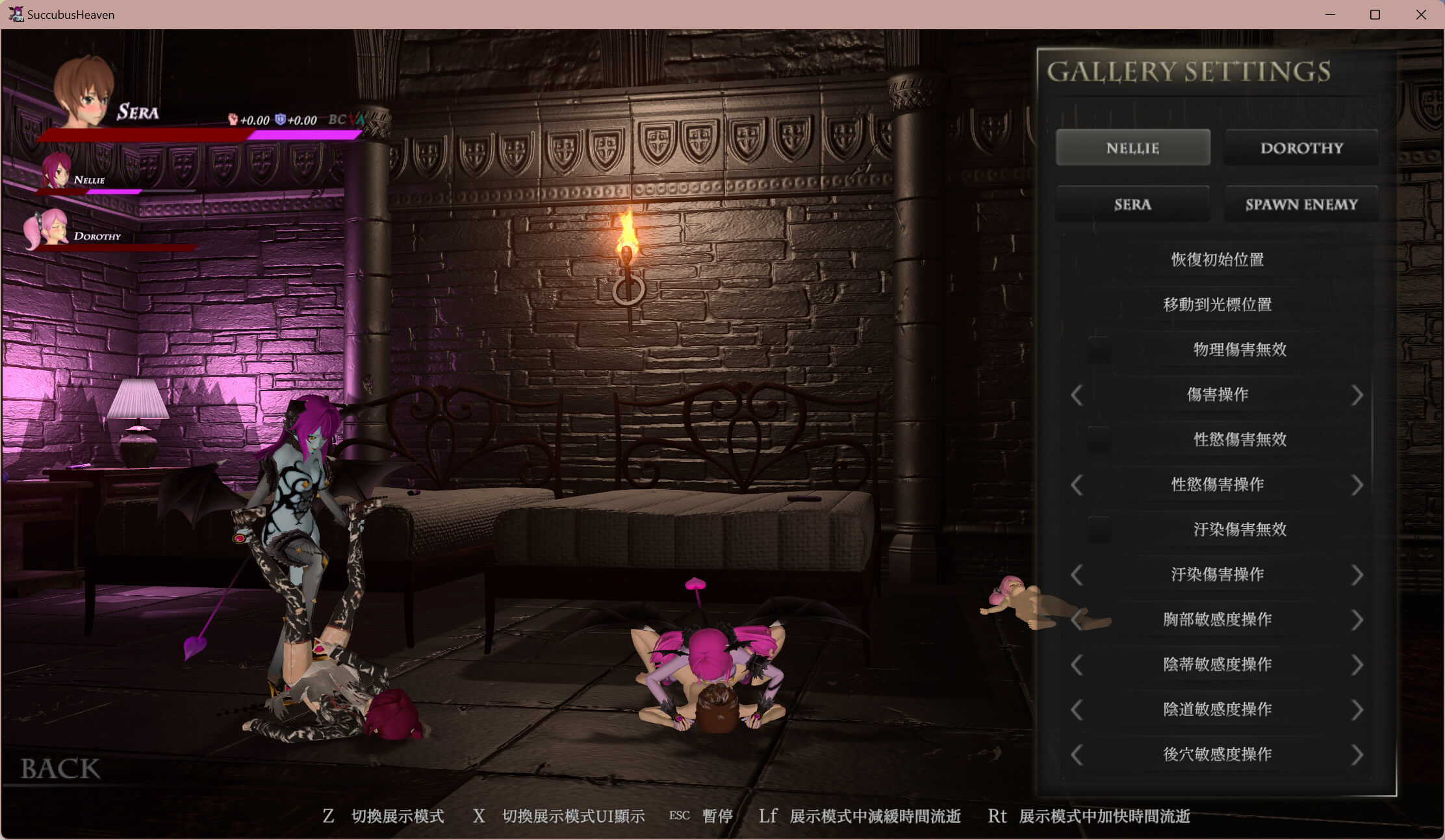Screen dimensions: 1445x840
Task: Open the SPAWN ENEMY section
Action: [x=1301, y=205]
